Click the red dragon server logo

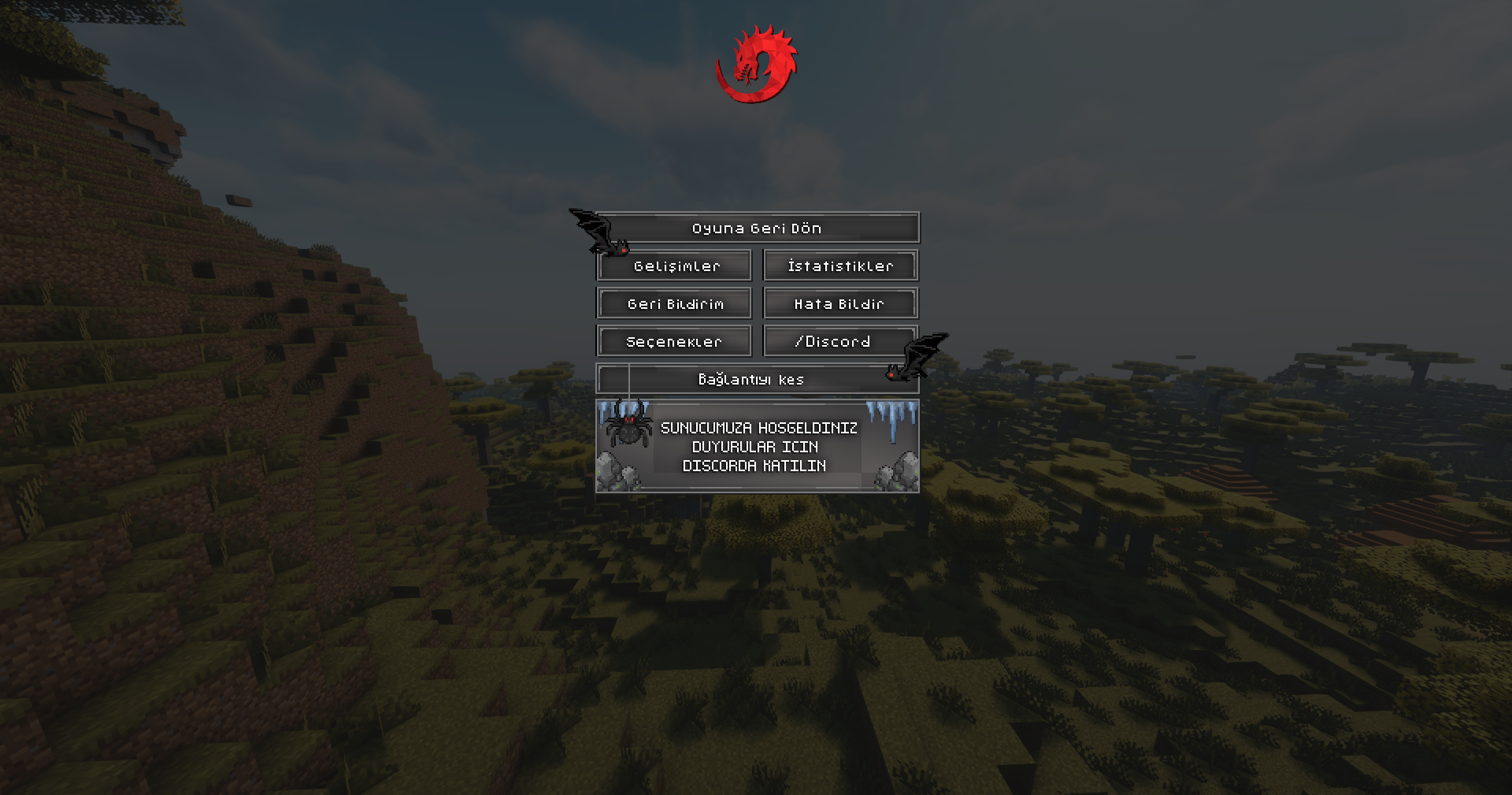pyautogui.click(x=756, y=63)
